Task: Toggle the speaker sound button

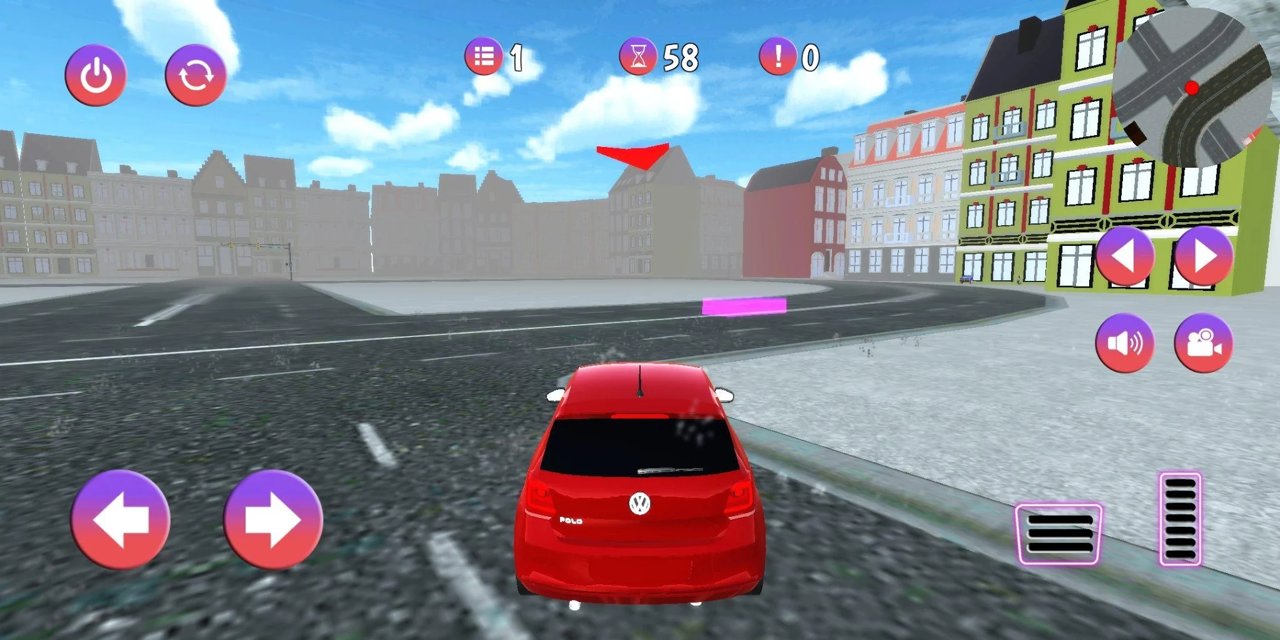Action: coord(1125,343)
